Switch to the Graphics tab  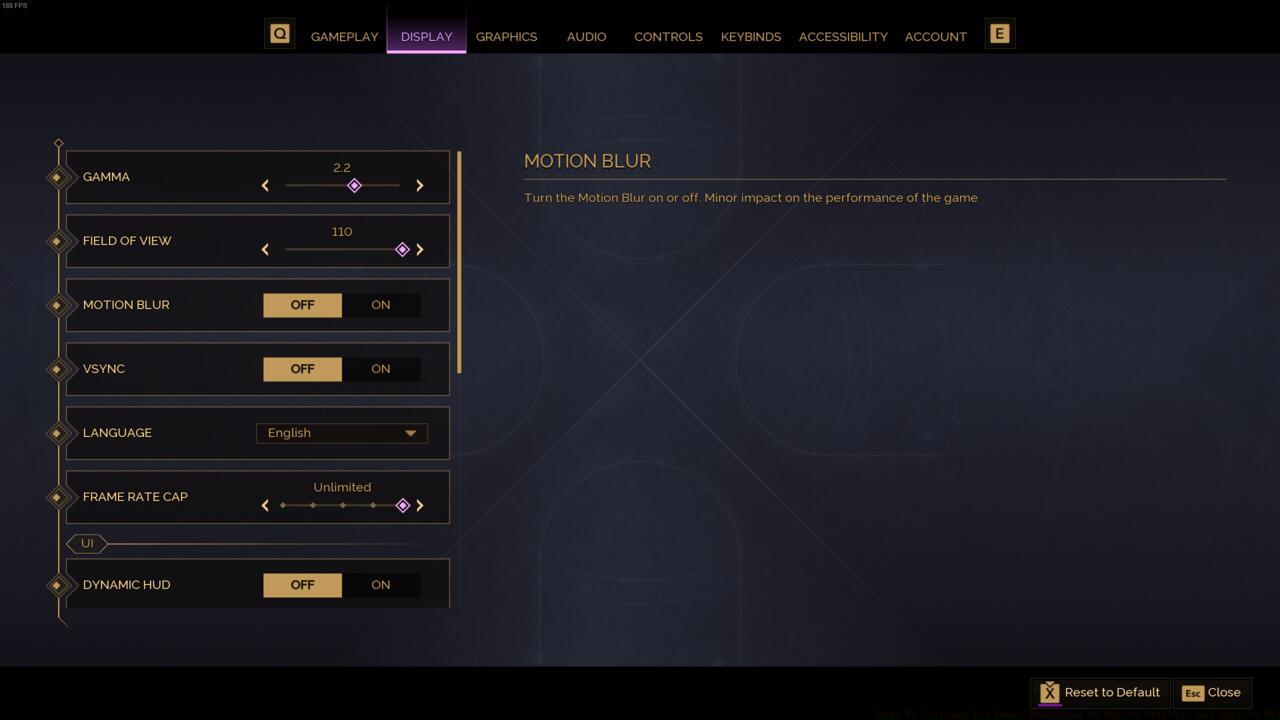(507, 36)
